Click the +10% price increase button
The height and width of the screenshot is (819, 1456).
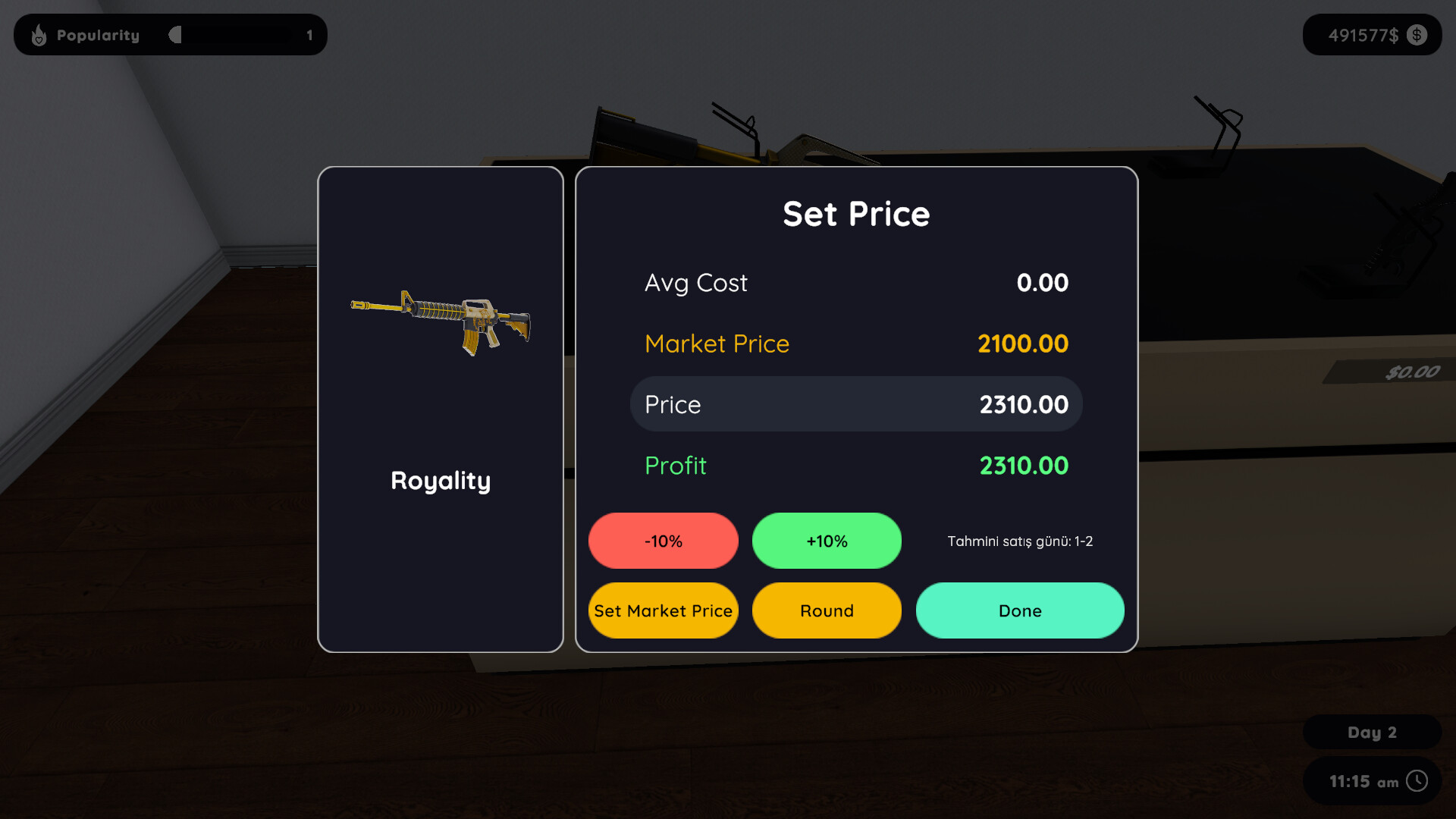click(x=827, y=541)
